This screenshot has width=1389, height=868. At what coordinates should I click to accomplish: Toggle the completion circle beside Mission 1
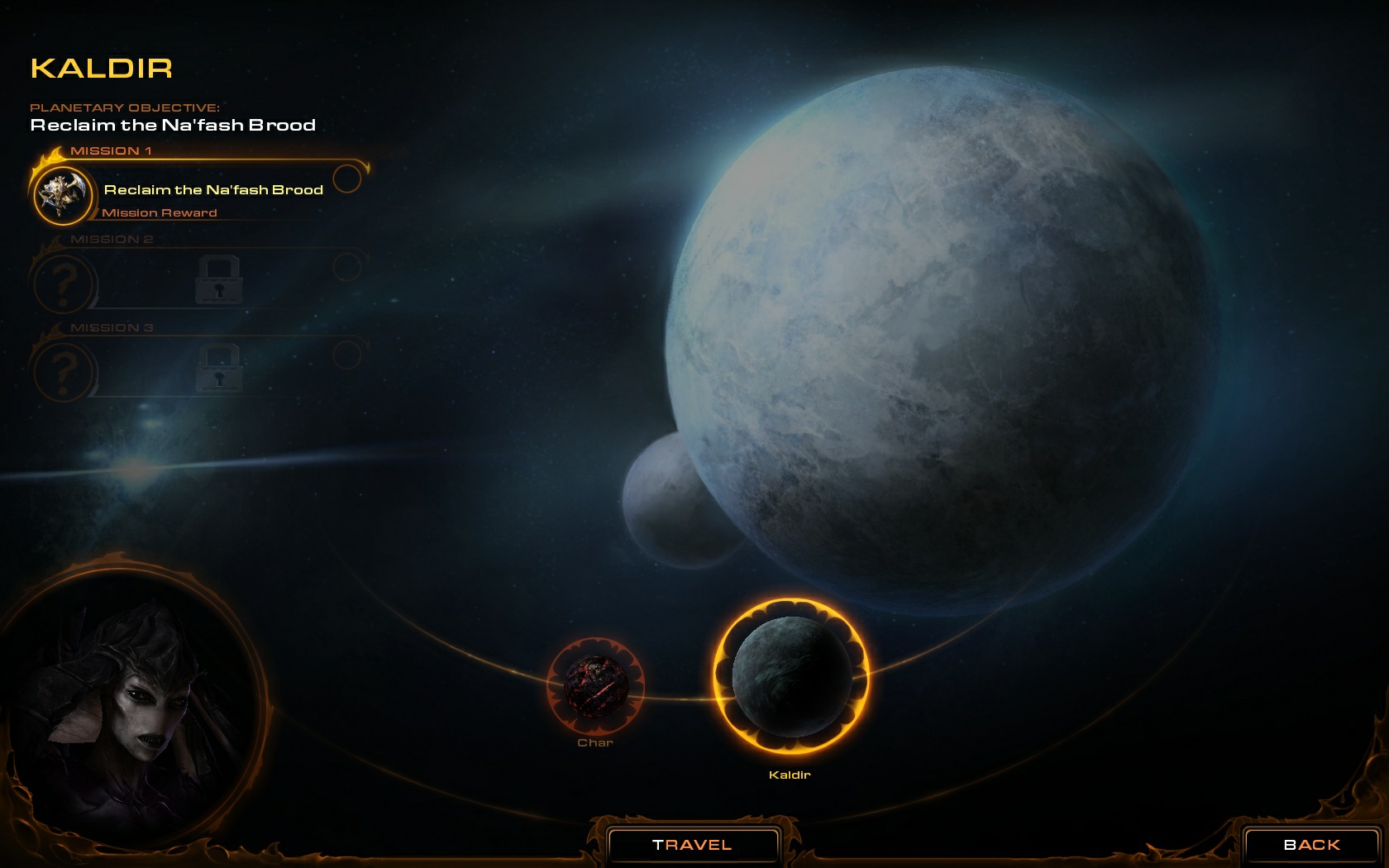[351, 176]
